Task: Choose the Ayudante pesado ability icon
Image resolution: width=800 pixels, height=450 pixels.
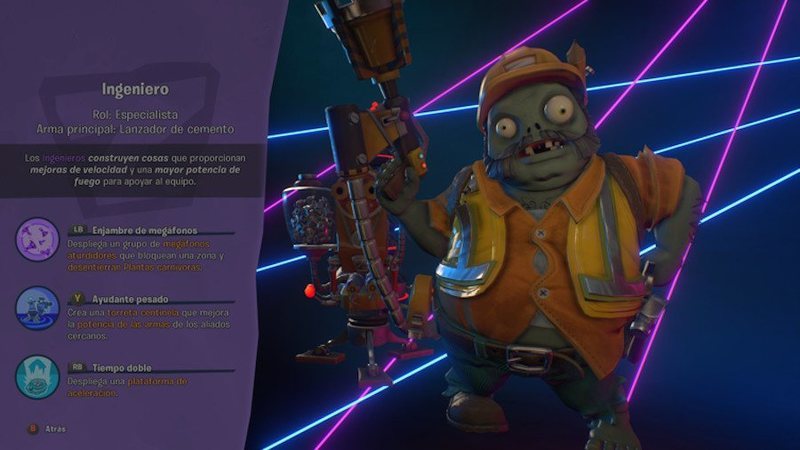Action: pyautogui.click(x=38, y=308)
